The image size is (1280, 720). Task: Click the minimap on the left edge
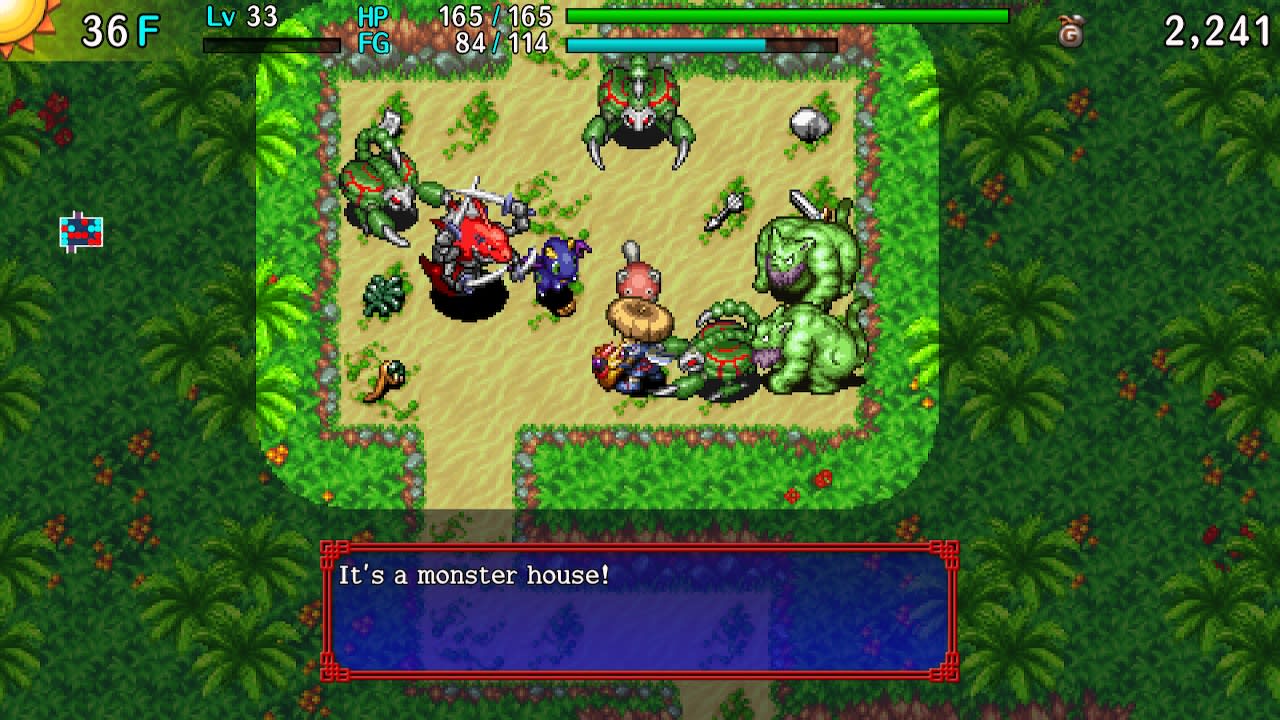(x=79, y=232)
